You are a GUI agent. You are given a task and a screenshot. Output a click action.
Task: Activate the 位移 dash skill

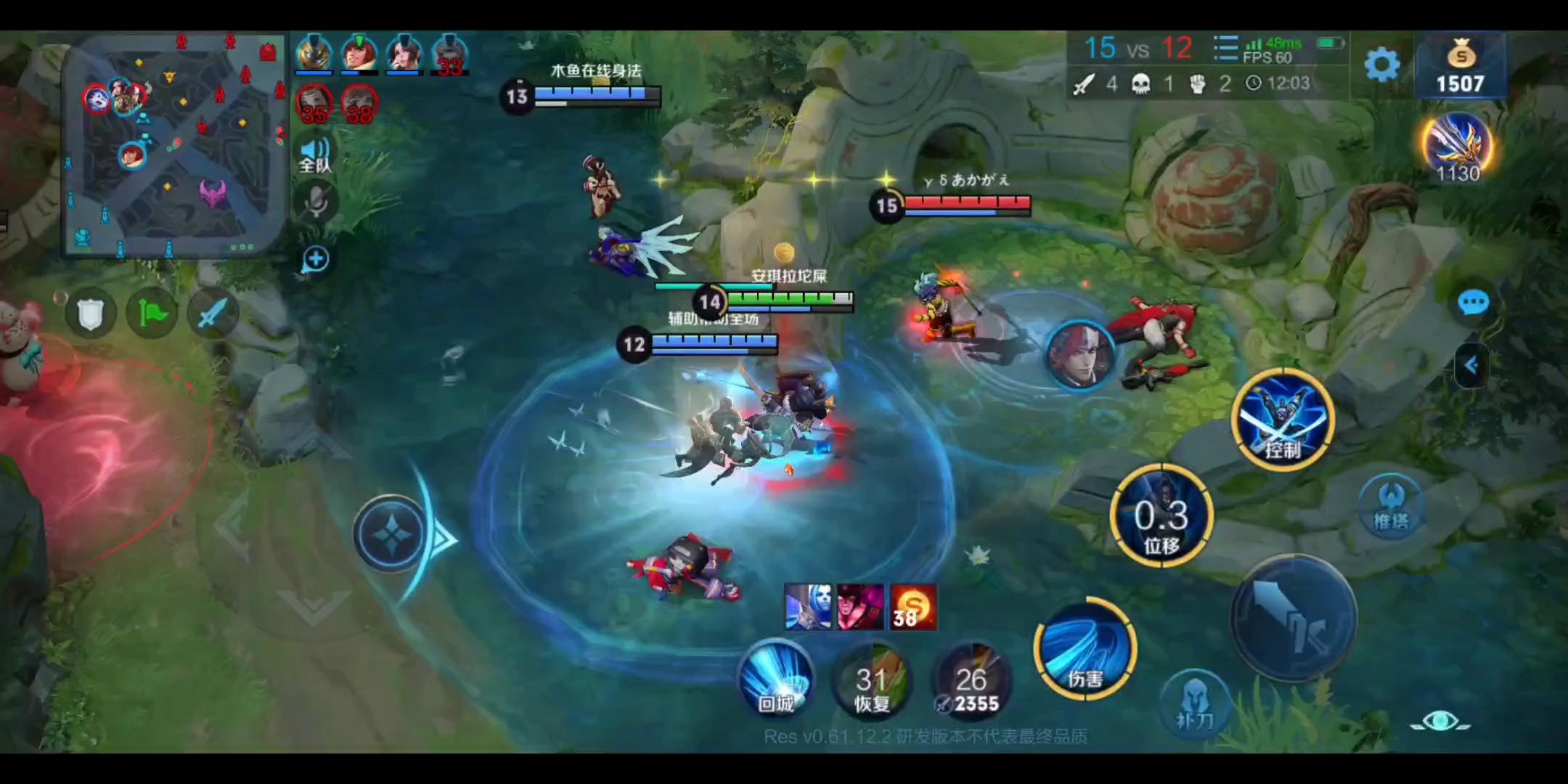coord(1161,515)
